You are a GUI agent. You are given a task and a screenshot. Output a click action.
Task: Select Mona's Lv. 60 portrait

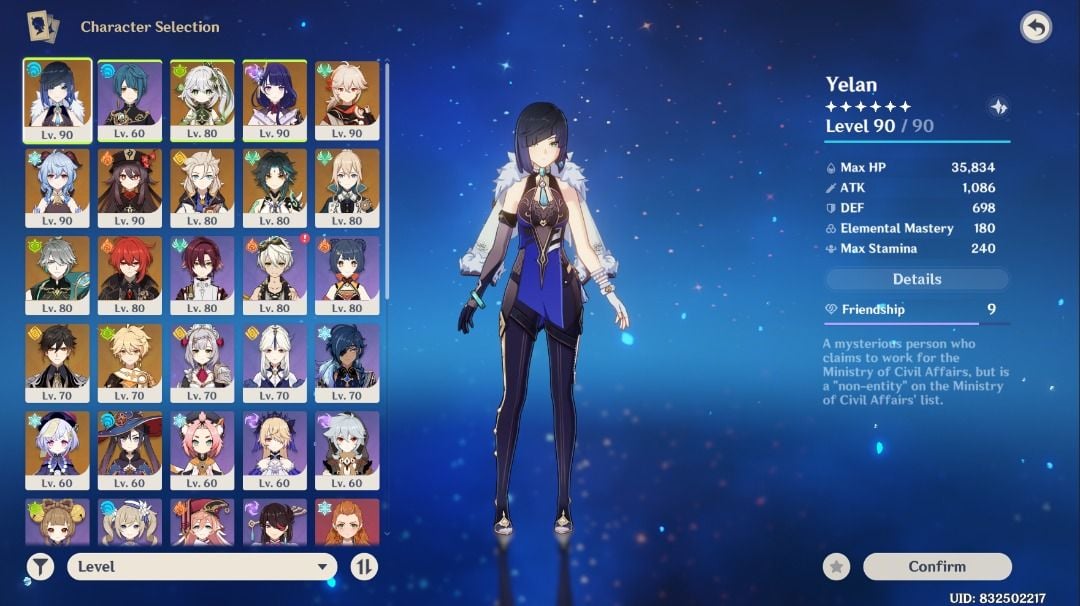click(130, 450)
